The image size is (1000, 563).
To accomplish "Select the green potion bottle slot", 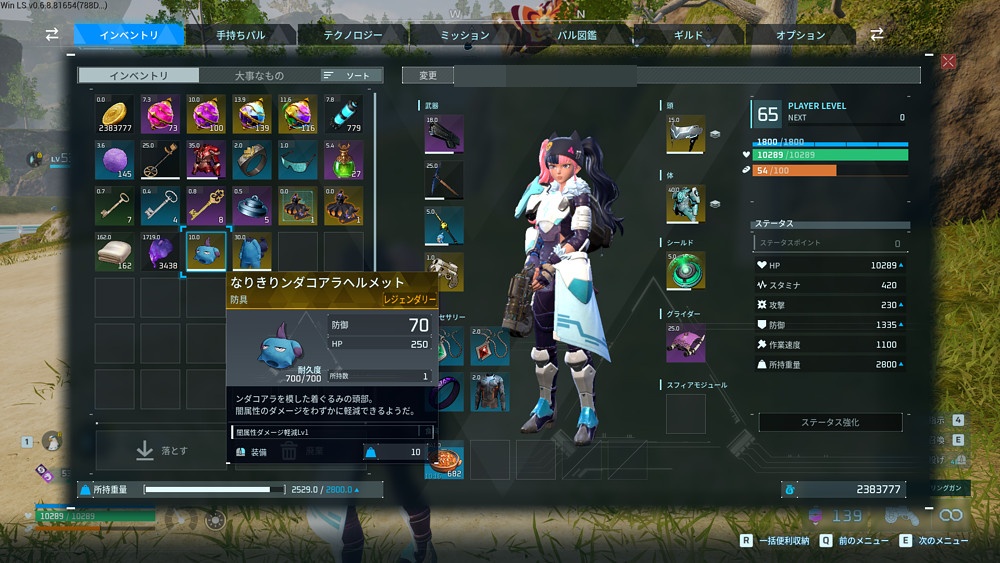I will tap(343, 160).
